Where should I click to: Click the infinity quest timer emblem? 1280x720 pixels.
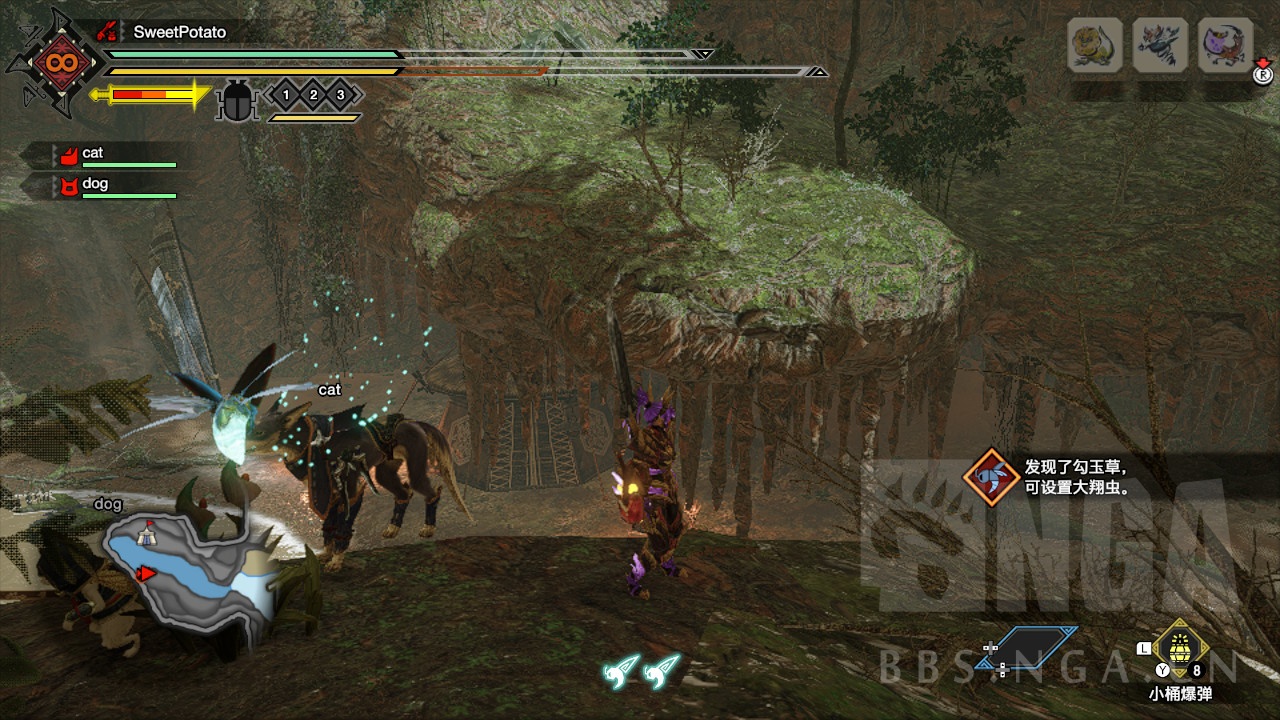coord(53,64)
